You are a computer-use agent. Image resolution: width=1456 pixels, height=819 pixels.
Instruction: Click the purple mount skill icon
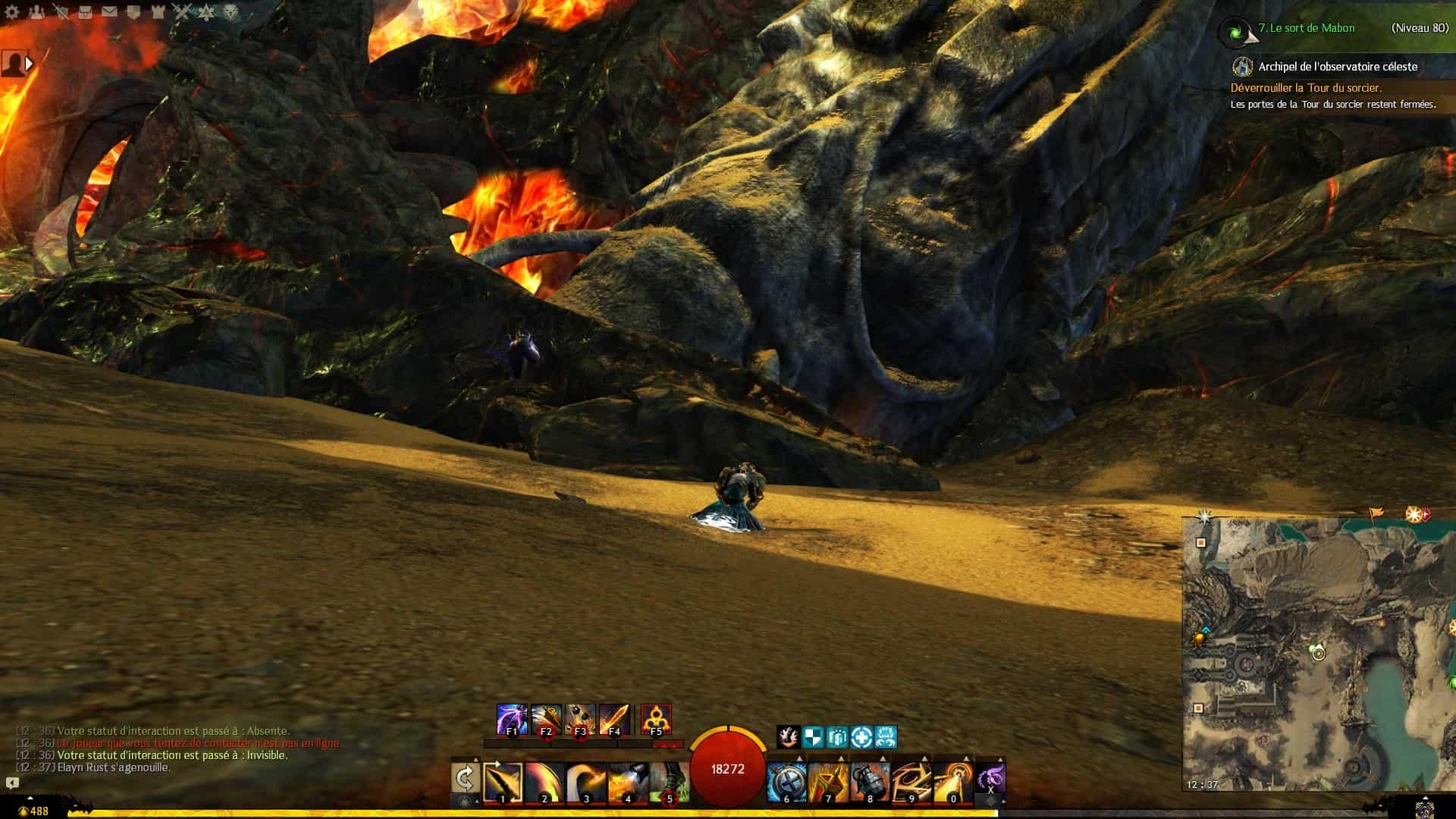(990, 778)
